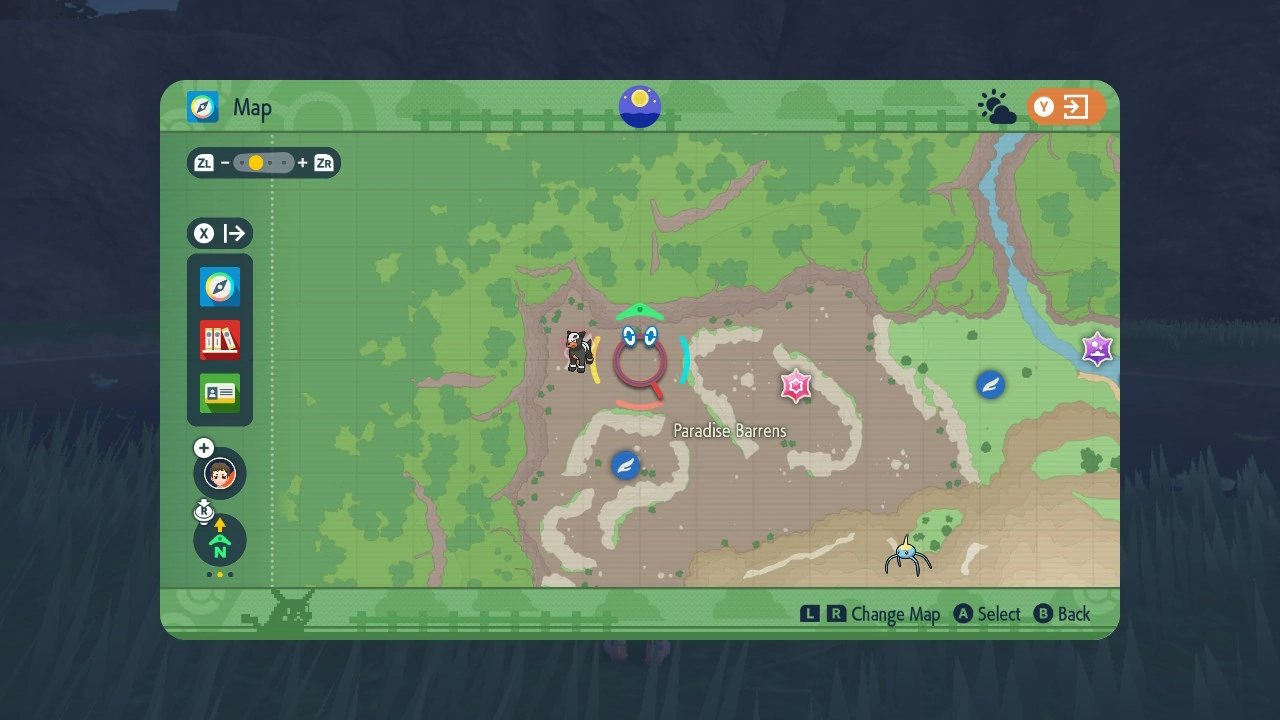Screen dimensions: 1280x720
Task: Toggle the R-stick rotation control
Action: (x=204, y=512)
